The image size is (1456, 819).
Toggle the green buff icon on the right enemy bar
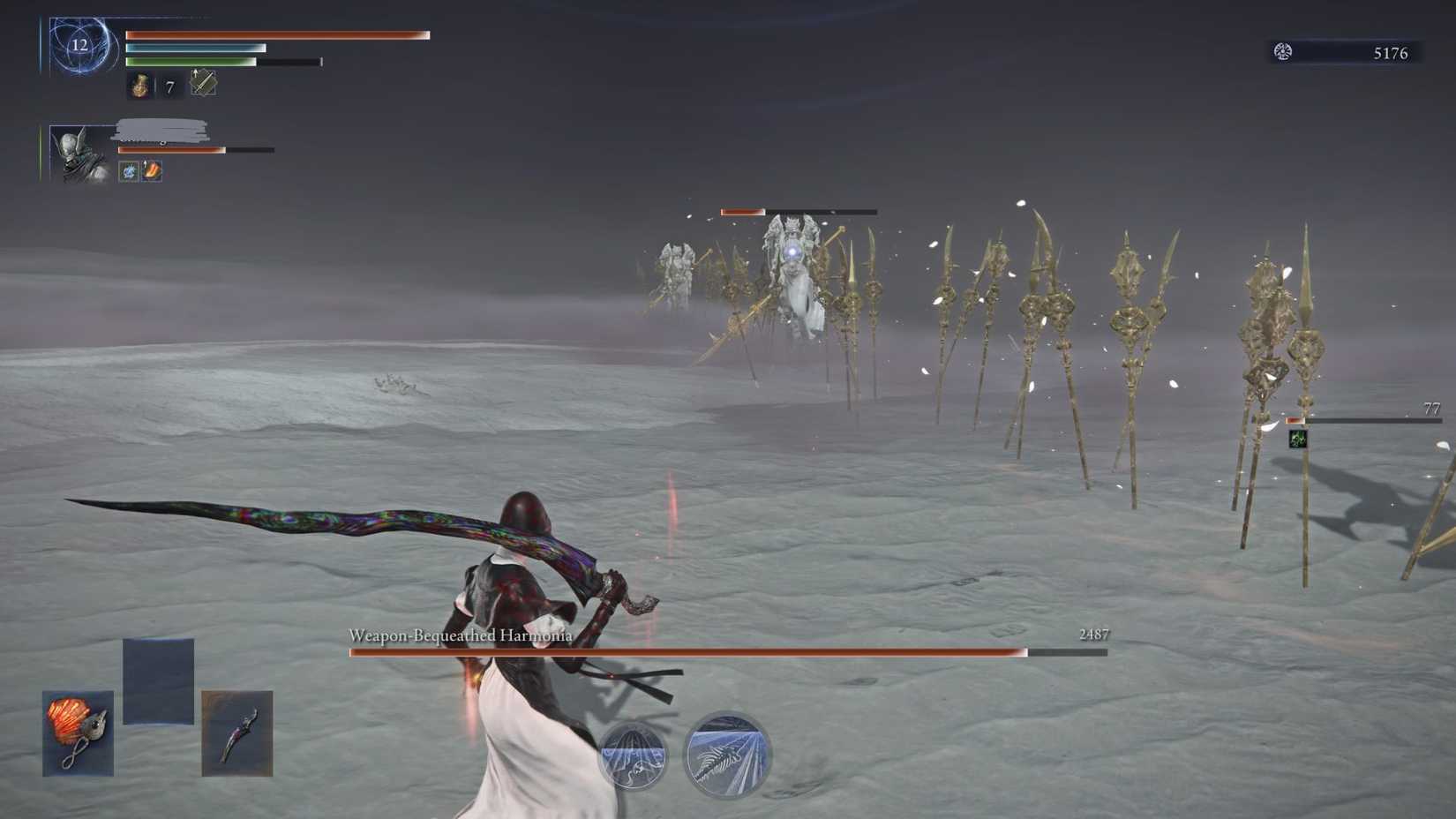coord(1297,440)
